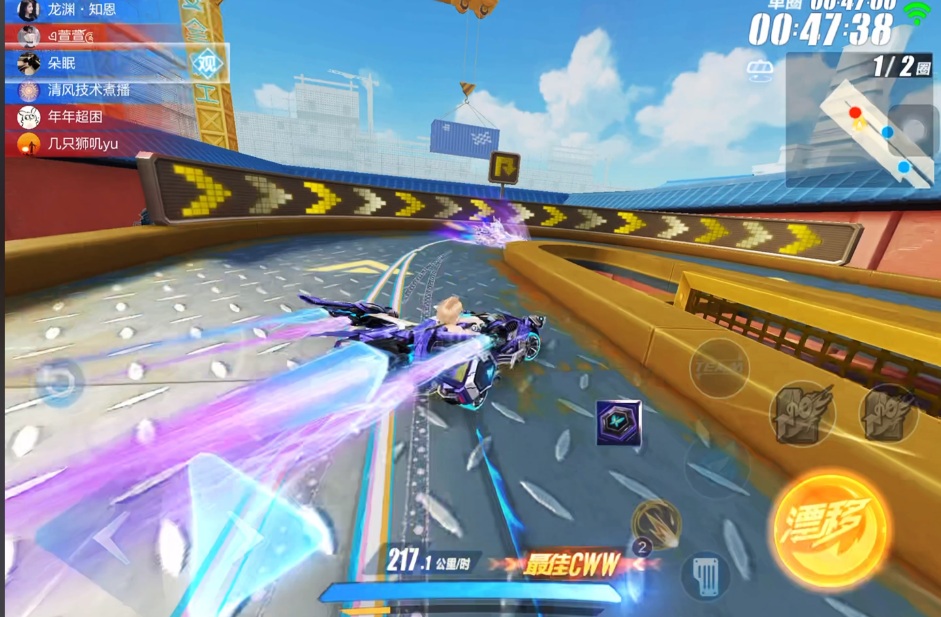Image resolution: width=941 pixels, height=617 pixels.
Task: Steer left with the left arrow button
Action: click(112, 538)
